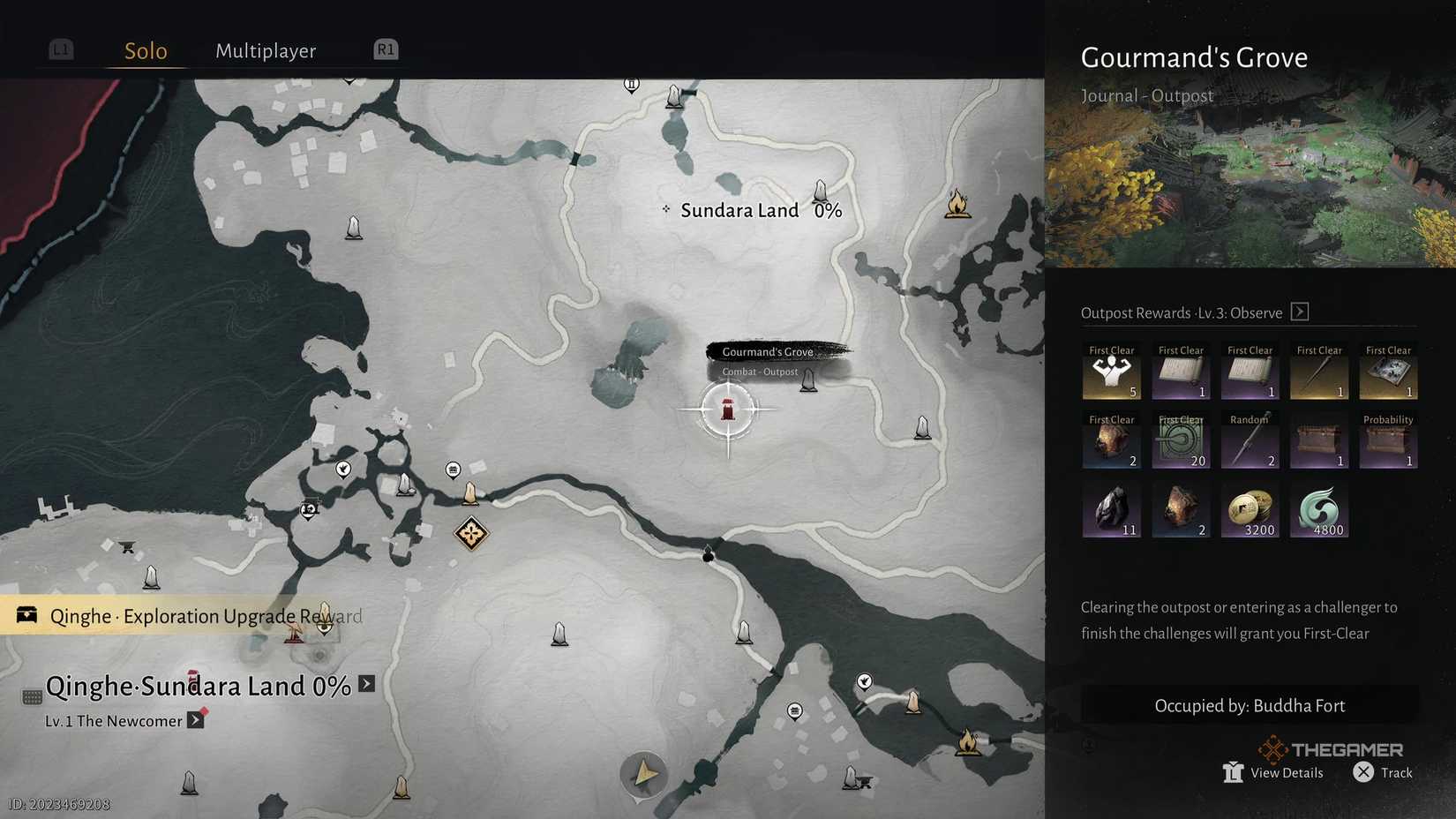This screenshot has height=819, width=1456.
Task: Click the compass arrow at bottom of map
Action: click(643, 774)
